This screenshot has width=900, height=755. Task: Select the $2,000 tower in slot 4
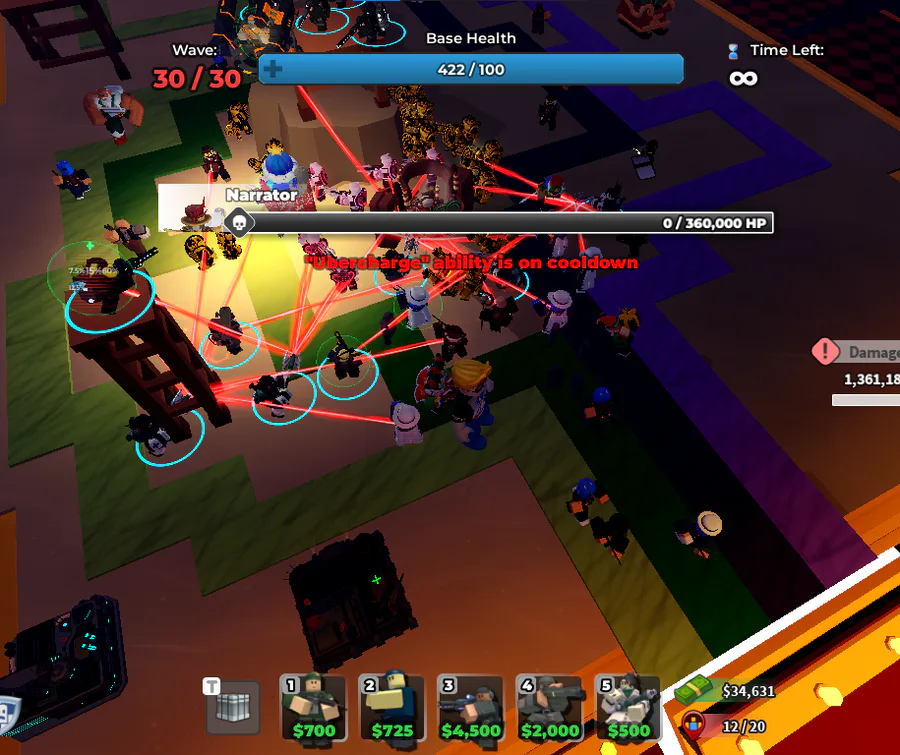tap(549, 708)
